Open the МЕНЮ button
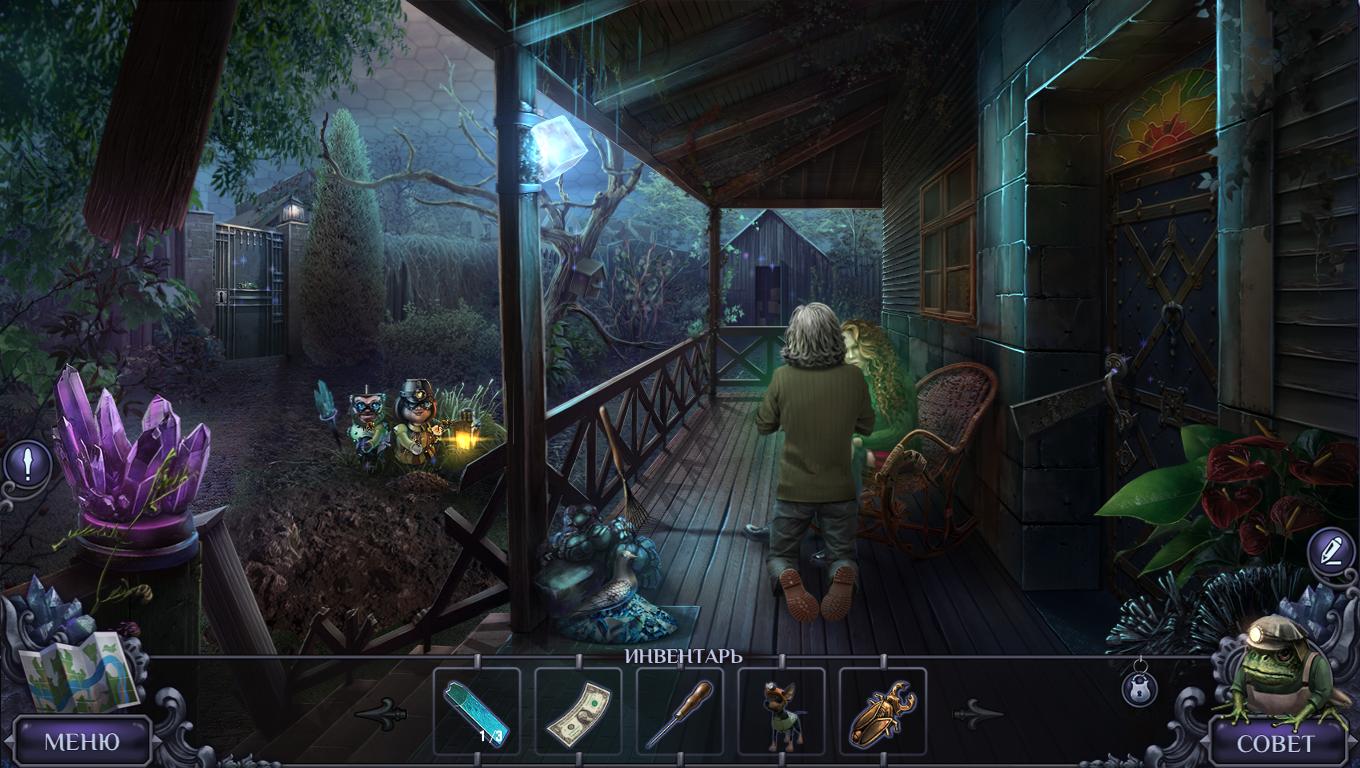1360x768 pixels. tap(82, 742)
